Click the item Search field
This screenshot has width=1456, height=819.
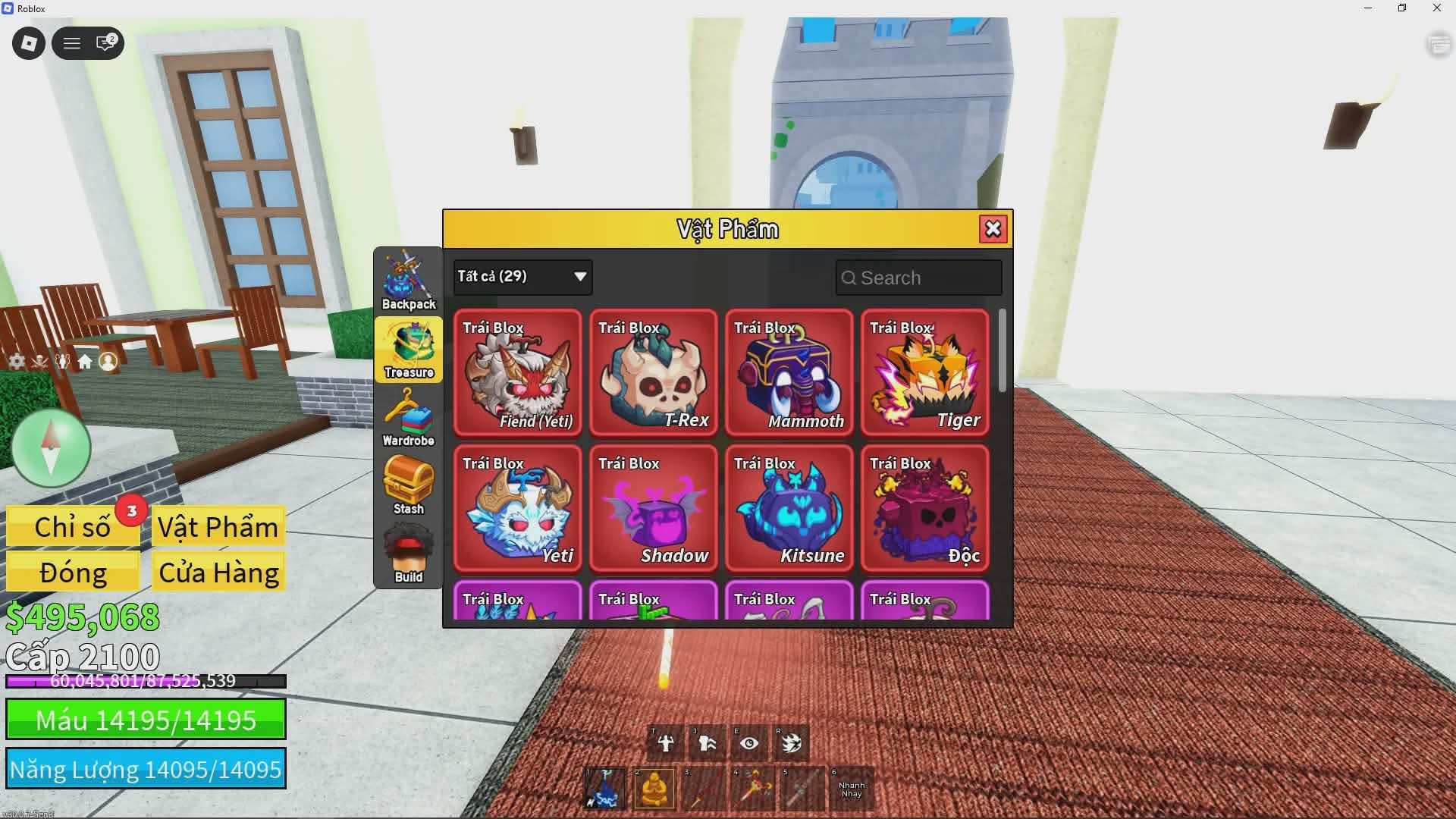(919, 278)
